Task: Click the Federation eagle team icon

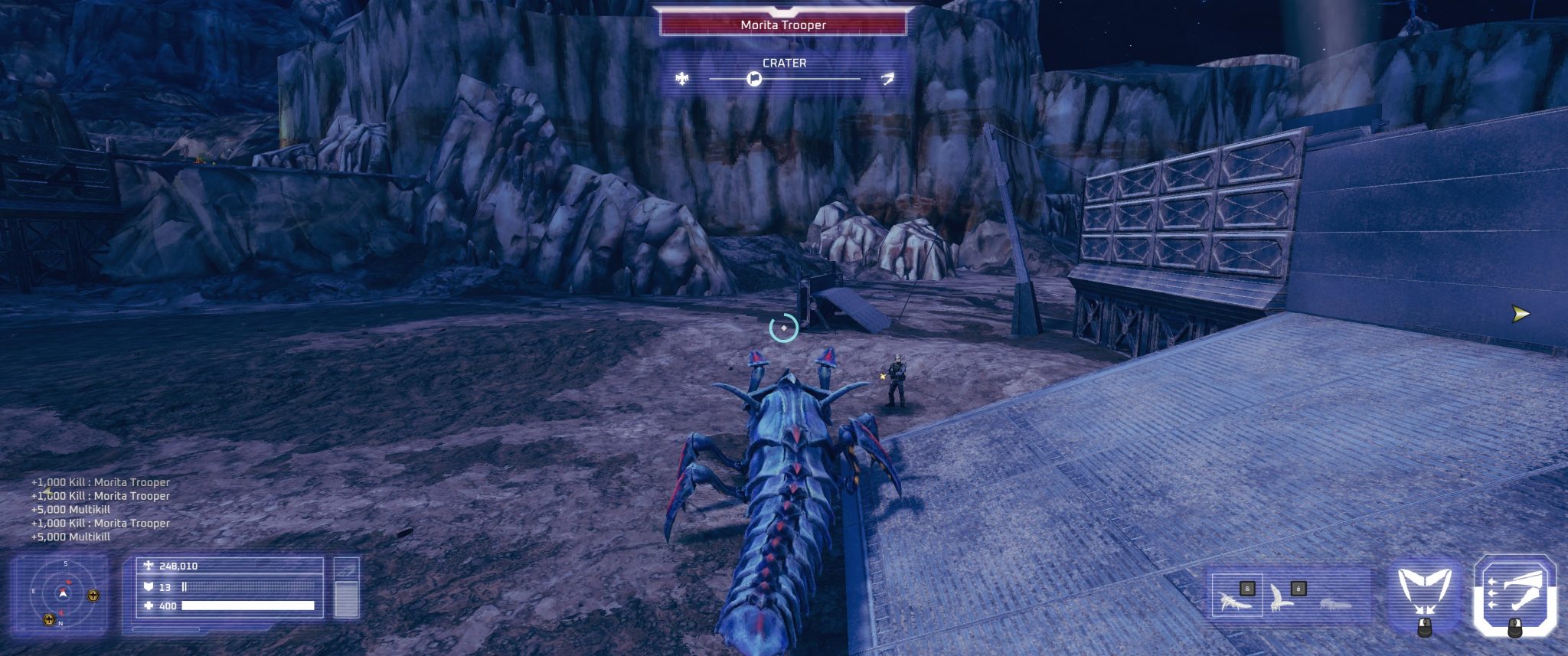Action: (x=682, y=79)
